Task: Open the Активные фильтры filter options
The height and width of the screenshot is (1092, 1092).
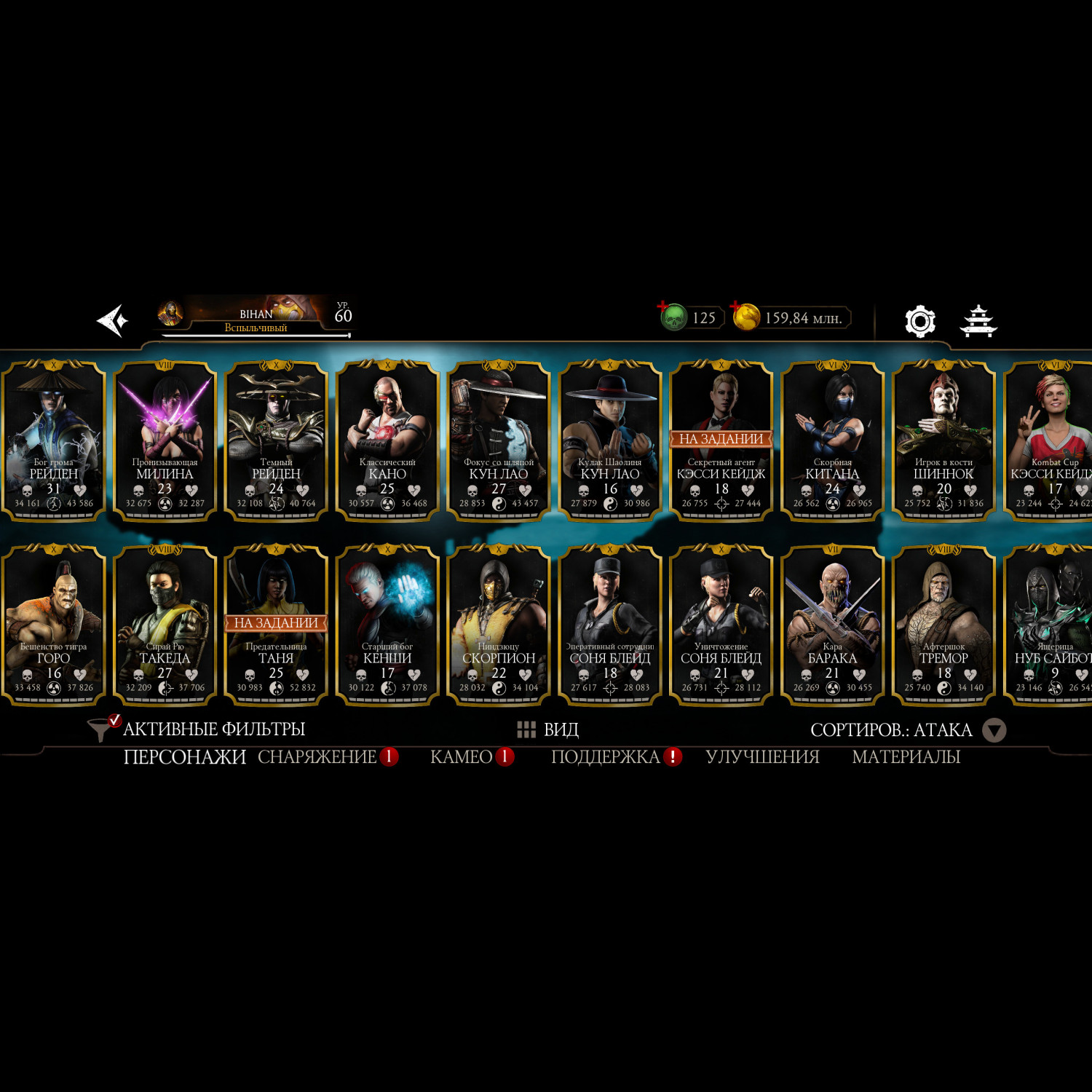Action: click(x=197, y=729)
